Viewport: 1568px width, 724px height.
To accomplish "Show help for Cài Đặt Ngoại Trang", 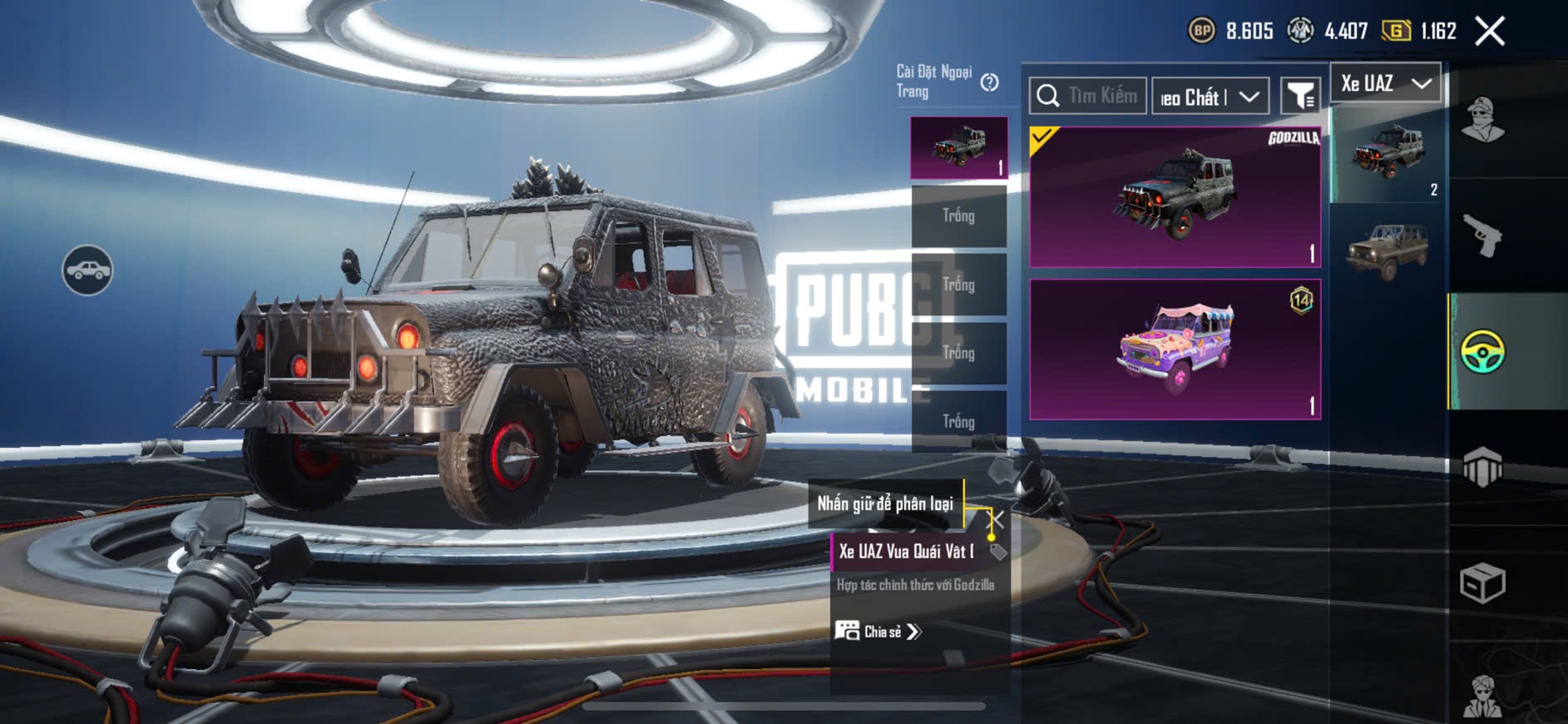I will click(989, 82).
